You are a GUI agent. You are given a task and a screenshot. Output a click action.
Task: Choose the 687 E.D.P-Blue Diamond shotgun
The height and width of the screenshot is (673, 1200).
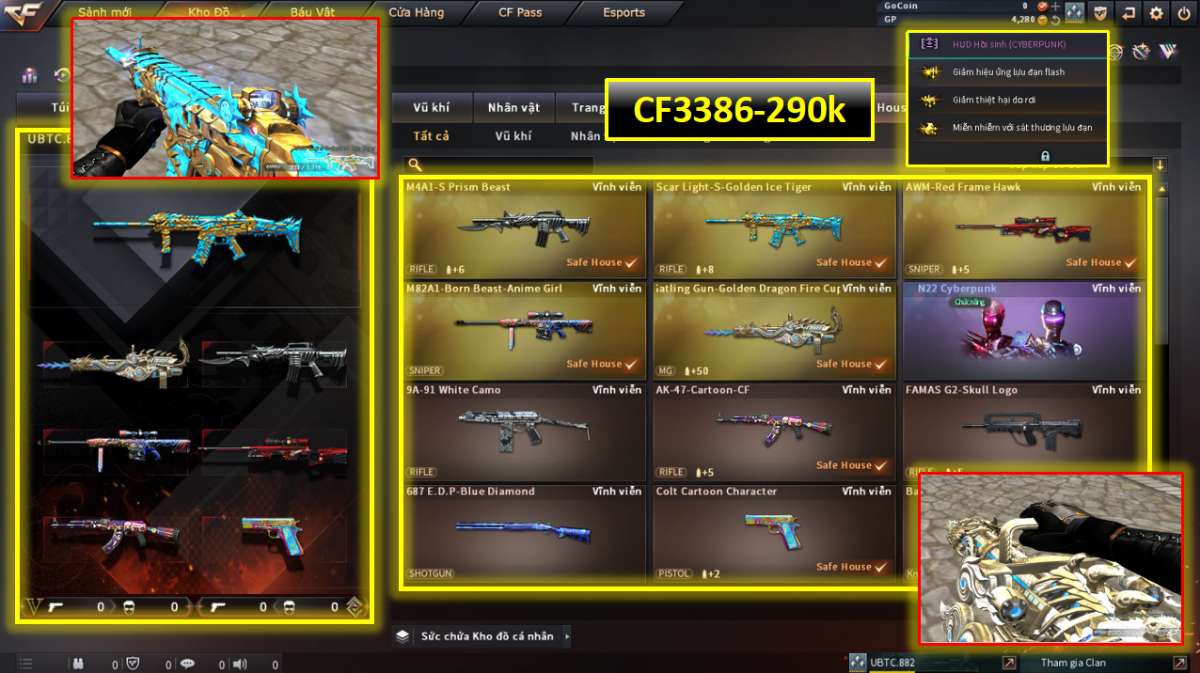(525, 532)
